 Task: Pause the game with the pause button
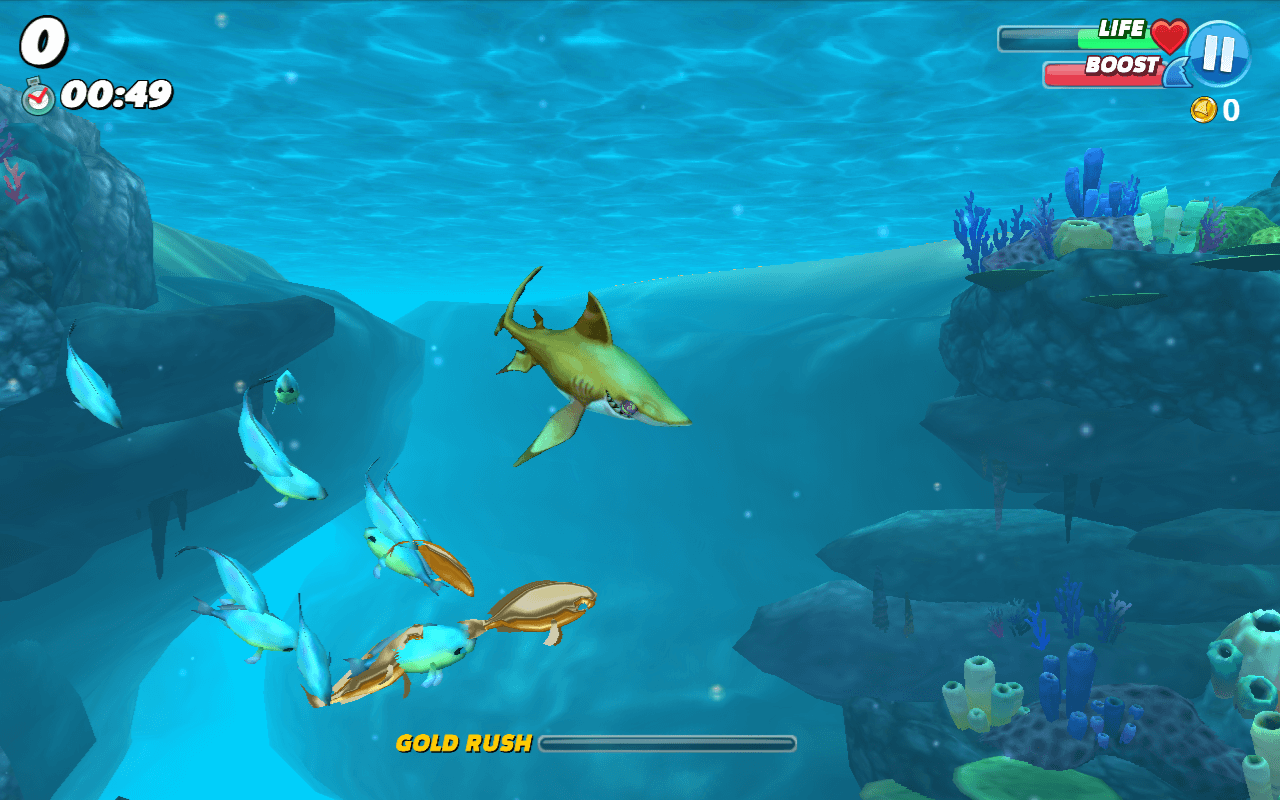click(1218, 52)
